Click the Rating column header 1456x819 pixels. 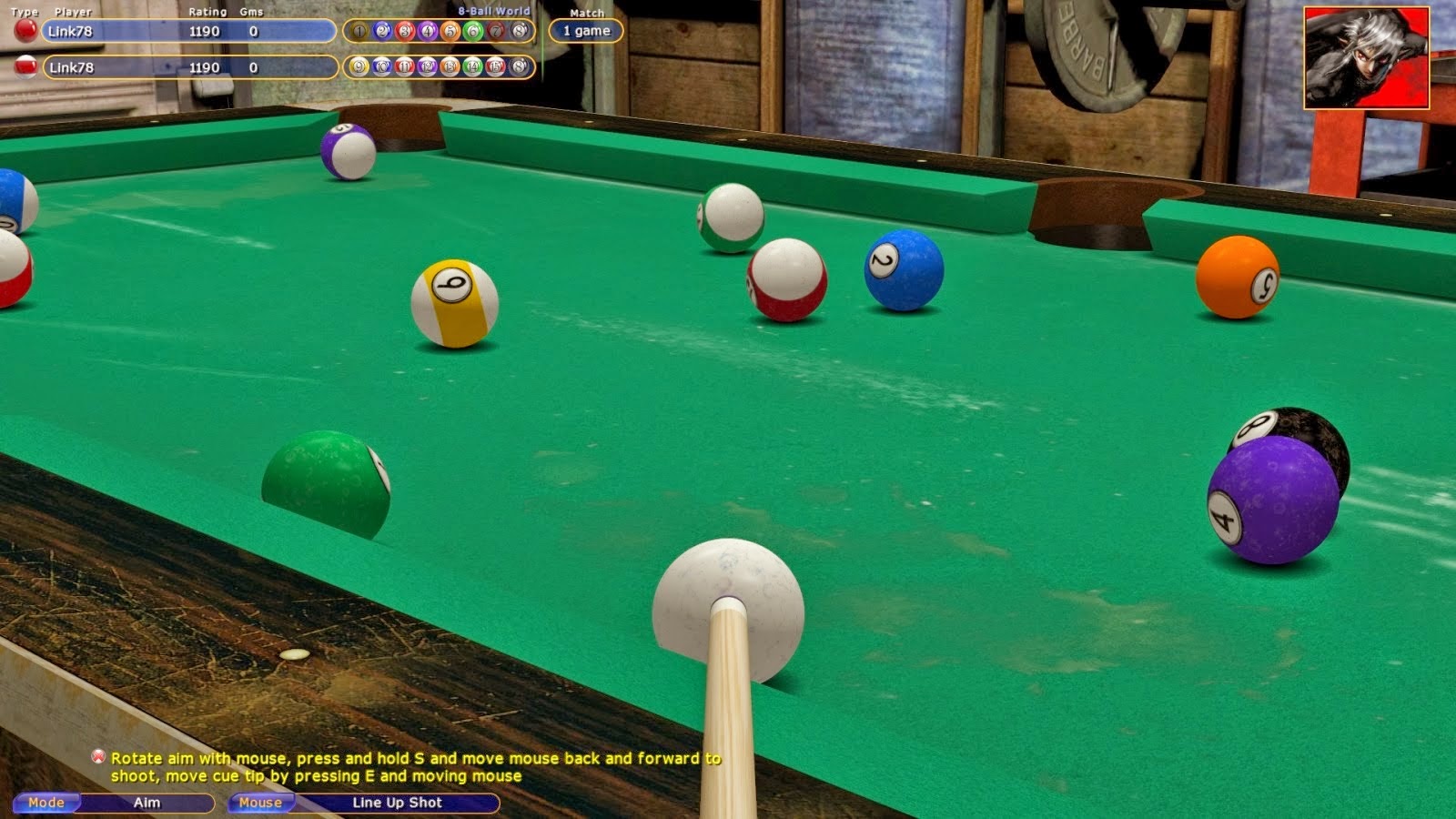click(x=208, y=14)
